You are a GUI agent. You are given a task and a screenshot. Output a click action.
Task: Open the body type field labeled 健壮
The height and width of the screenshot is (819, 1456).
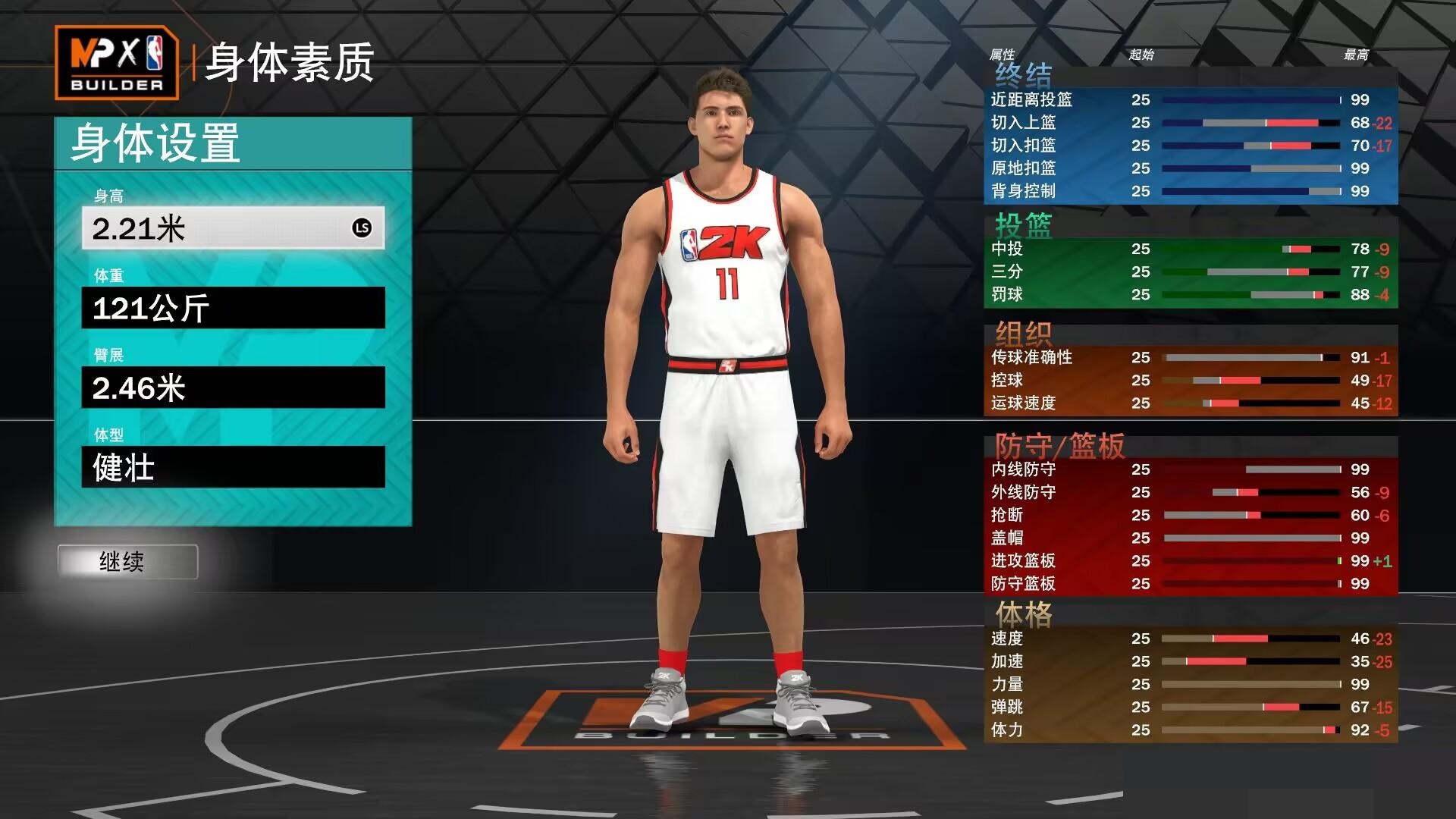(233, 467)
